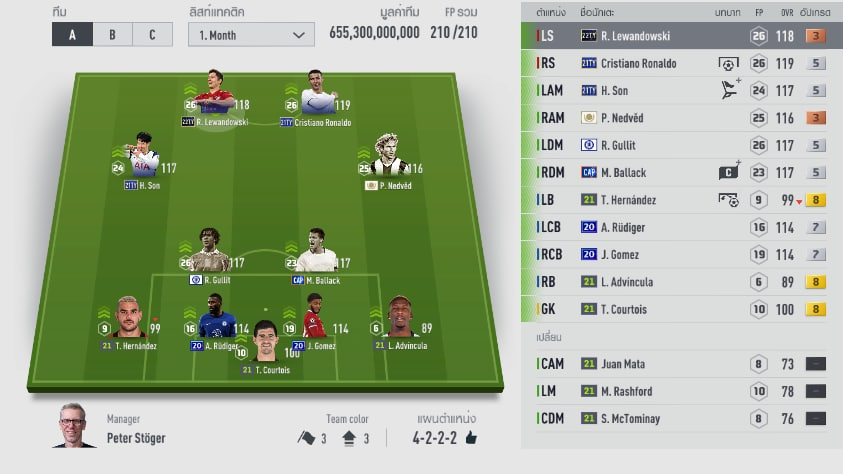
Task: Click the 4-2-2-2 formation thumbs-up icon
Action: [x=471, y=437]
